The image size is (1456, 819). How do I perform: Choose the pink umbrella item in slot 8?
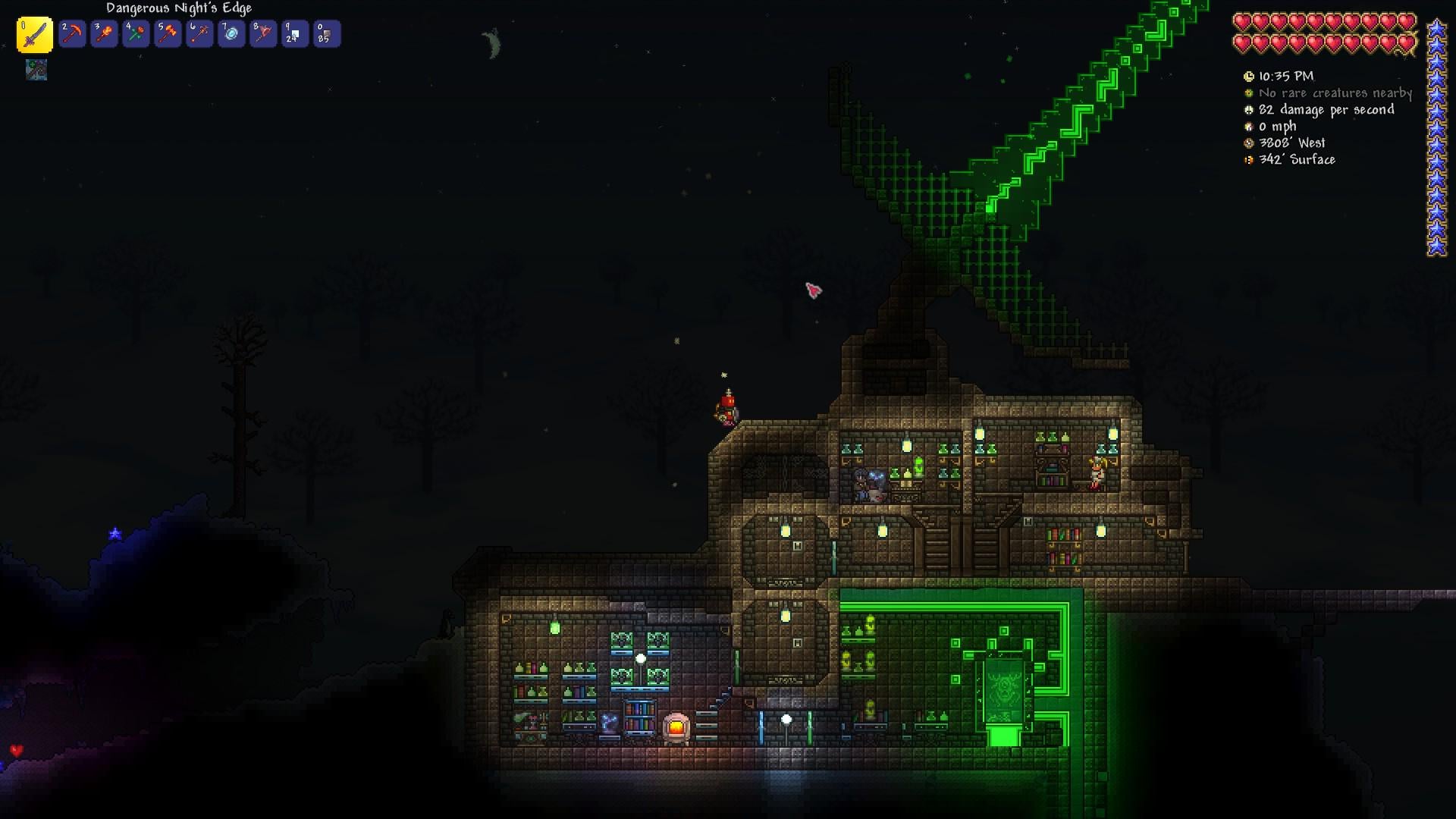click(x=263, y=34)
